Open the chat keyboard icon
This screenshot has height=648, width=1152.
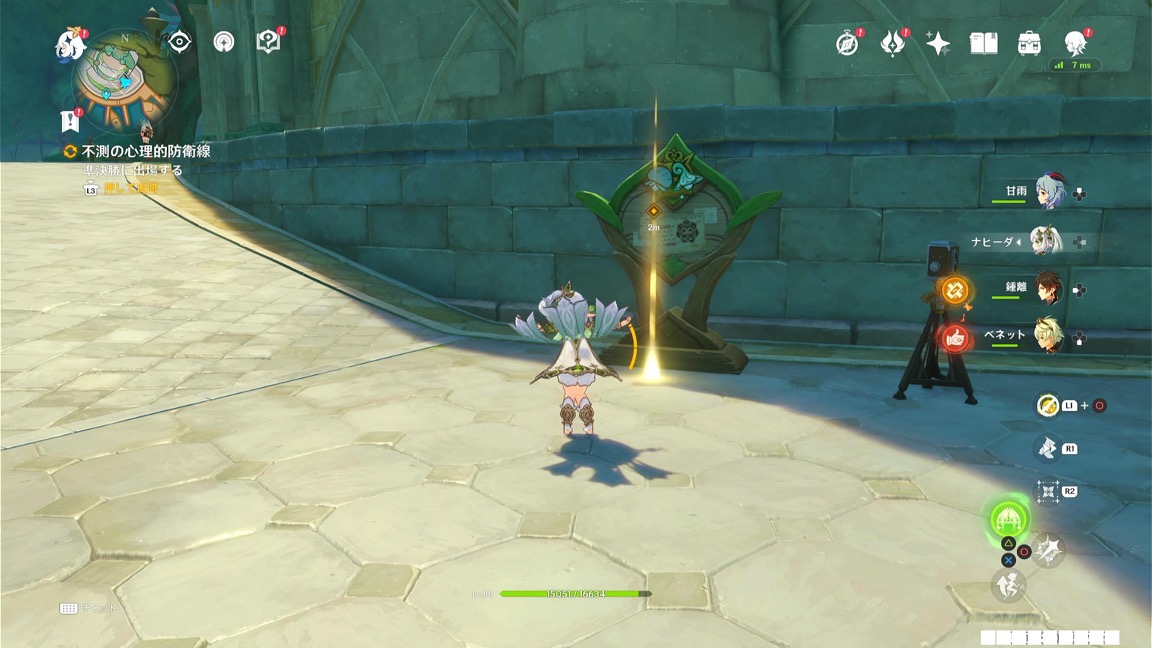(x=69, y=608)
